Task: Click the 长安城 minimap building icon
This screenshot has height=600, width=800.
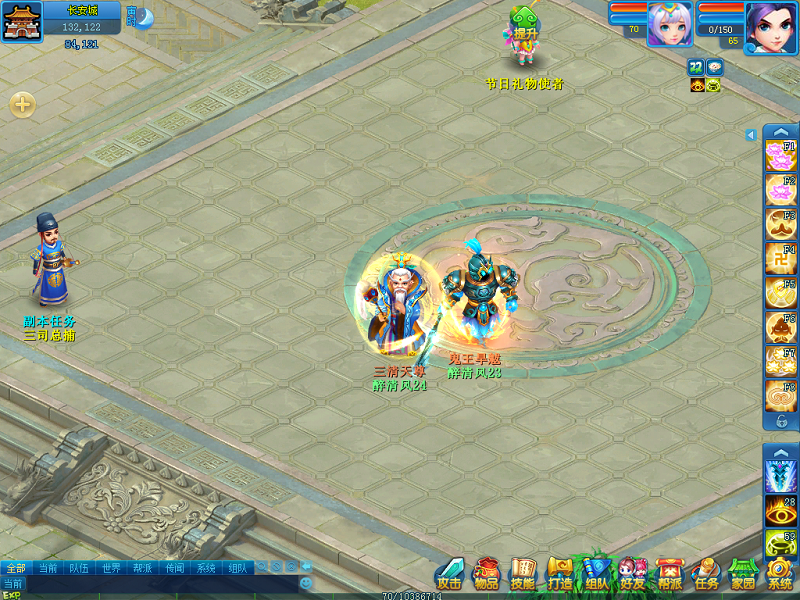Action: 18,24
